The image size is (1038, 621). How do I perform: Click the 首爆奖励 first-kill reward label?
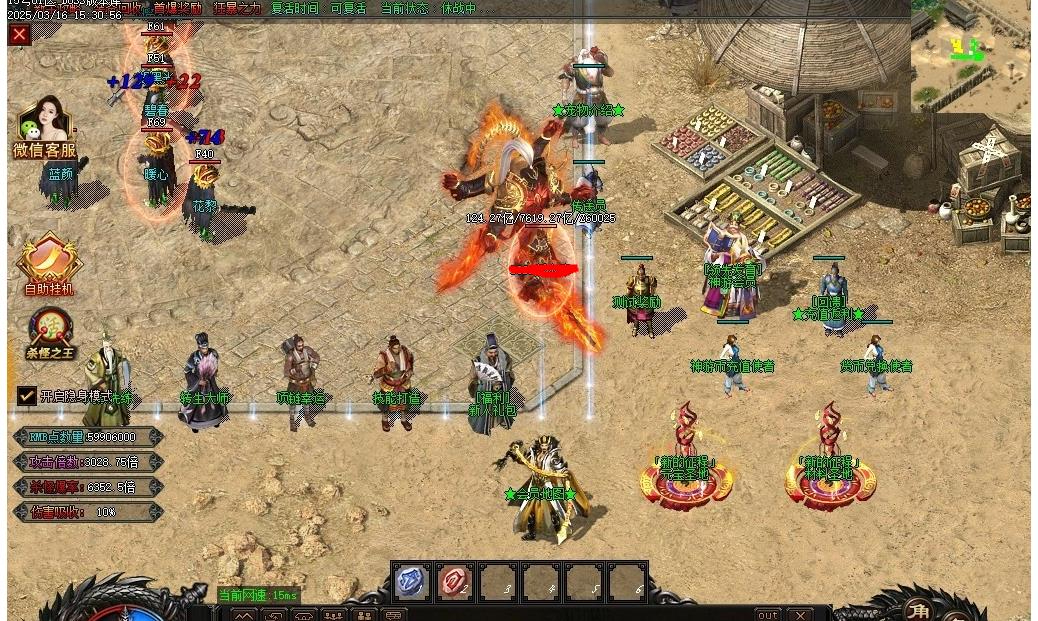click(177, 9)
